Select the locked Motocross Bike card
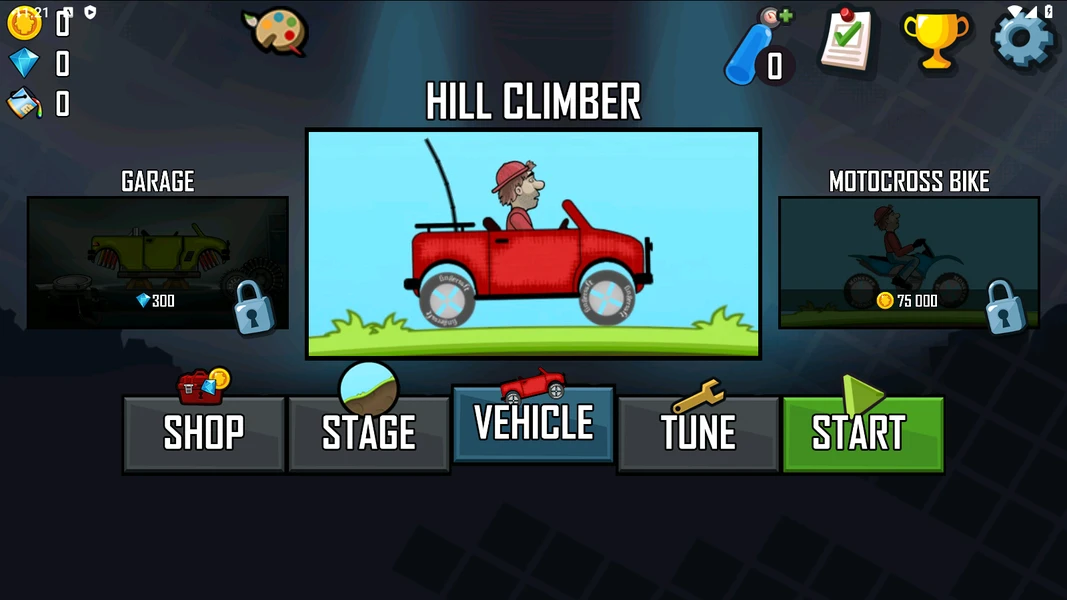Viewport: 1067px width, 600px height. [908, 262]
